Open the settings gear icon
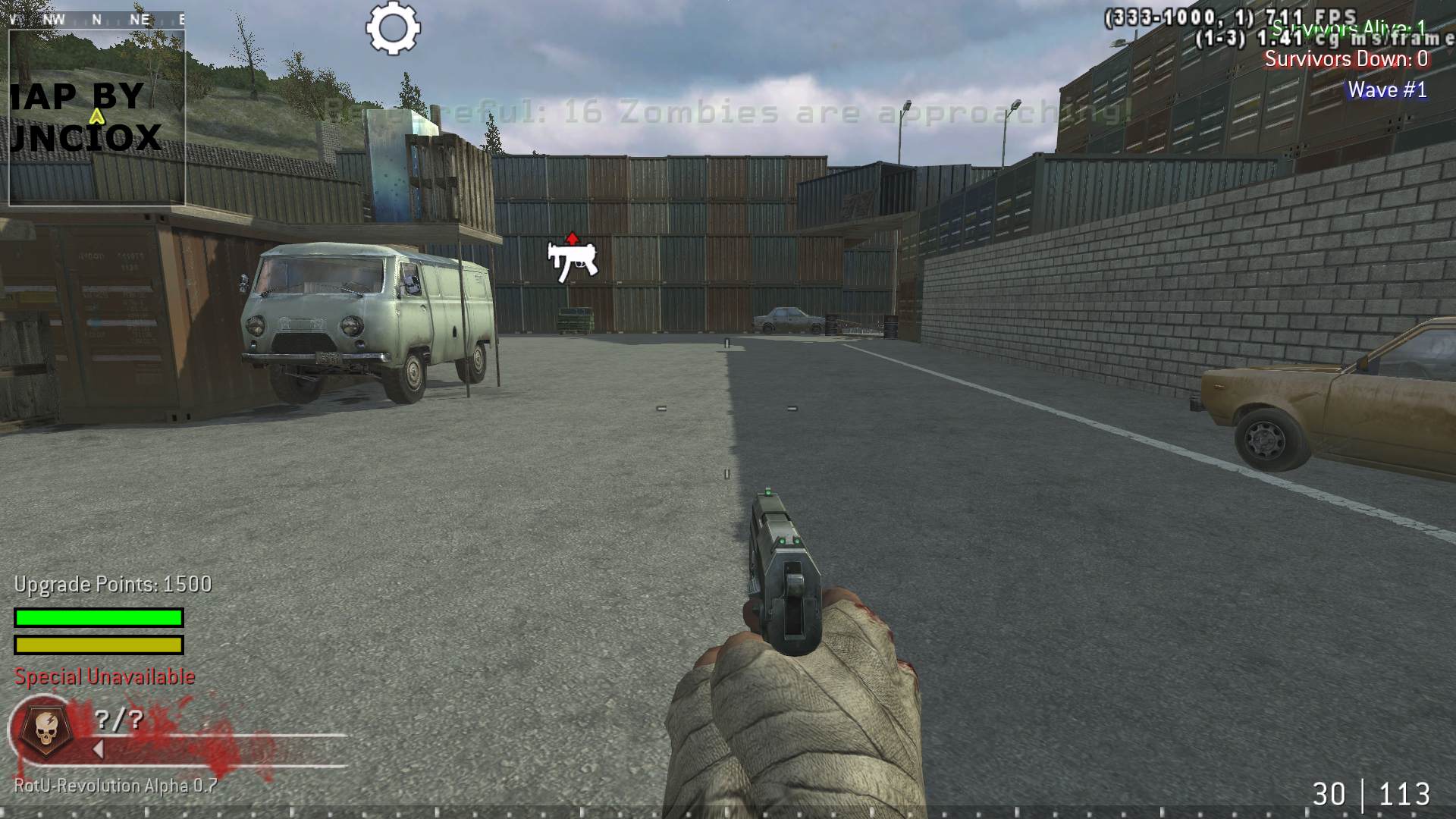The height and width of the screenshot is (819, 1456). coord(391,29)
